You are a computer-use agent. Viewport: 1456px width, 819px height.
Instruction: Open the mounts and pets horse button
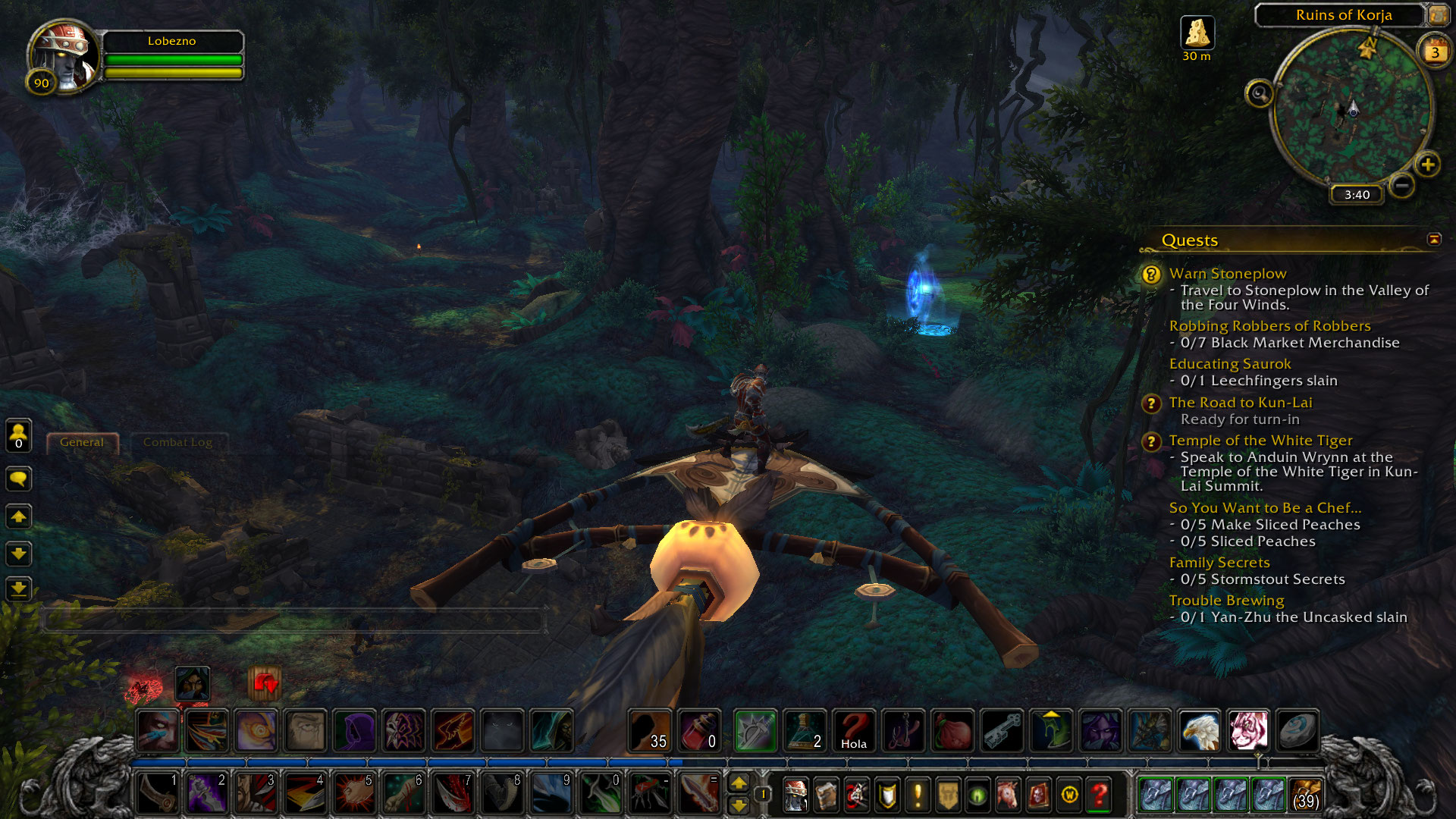click(1009, 795)
